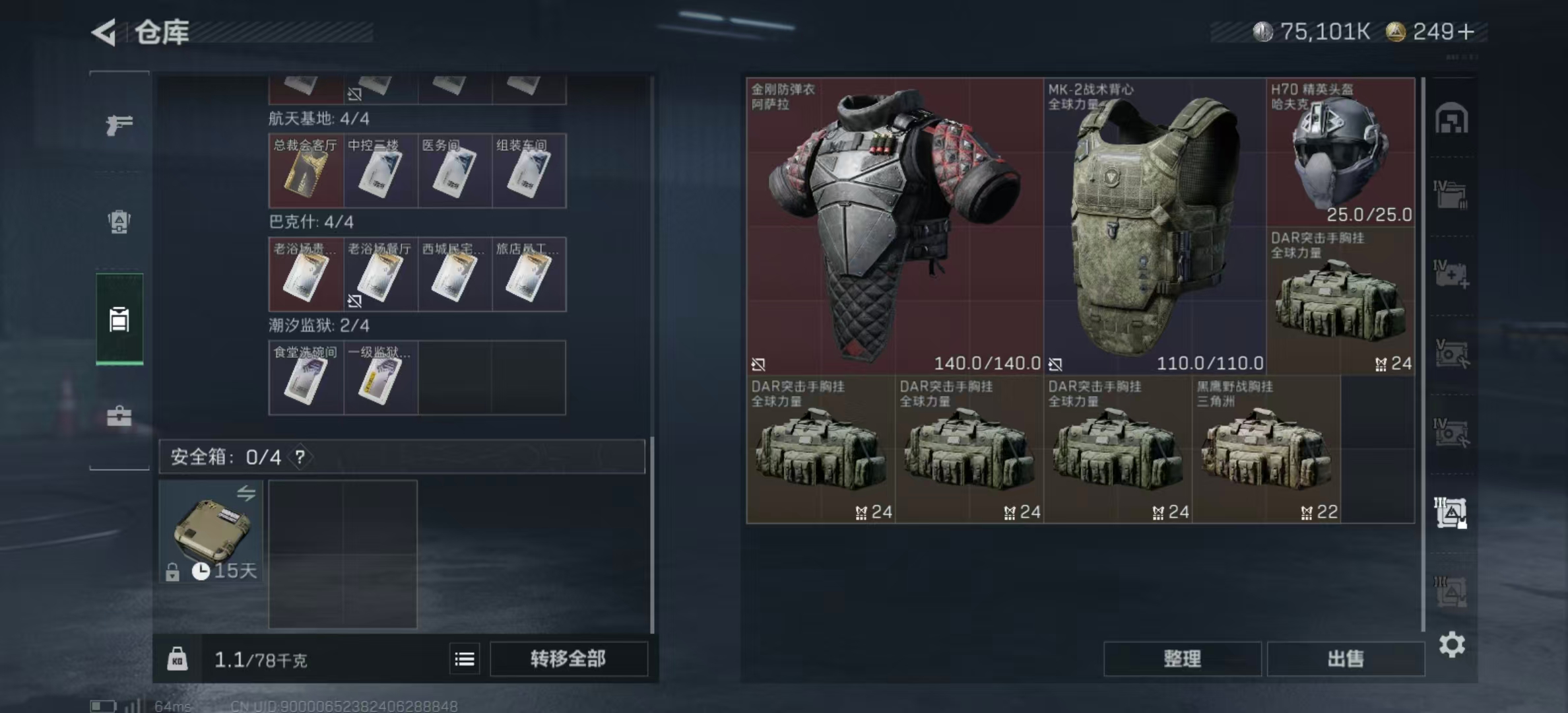Choose the 食堂洗碗间 keycard
The height and width of the screenshot is (713, 1568).
[x=306, y=378]
